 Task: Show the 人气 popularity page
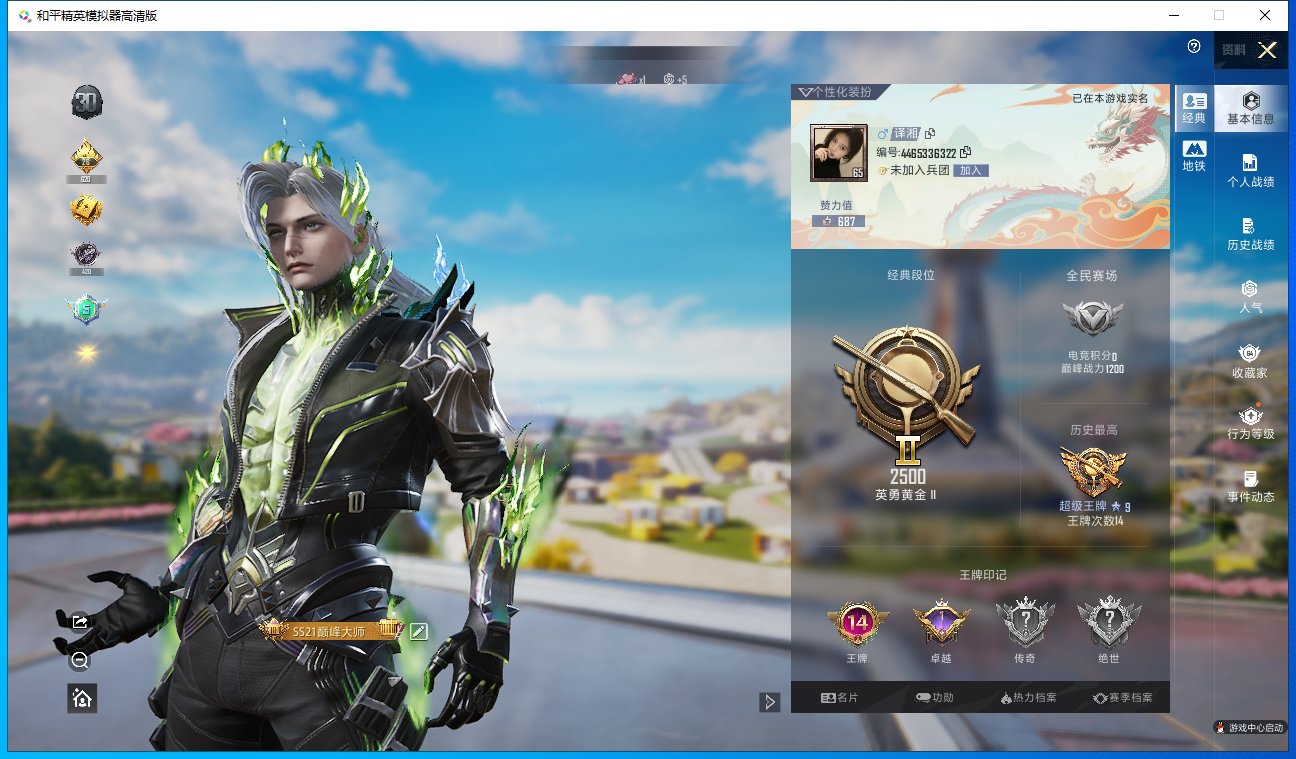coord(1250,297)
